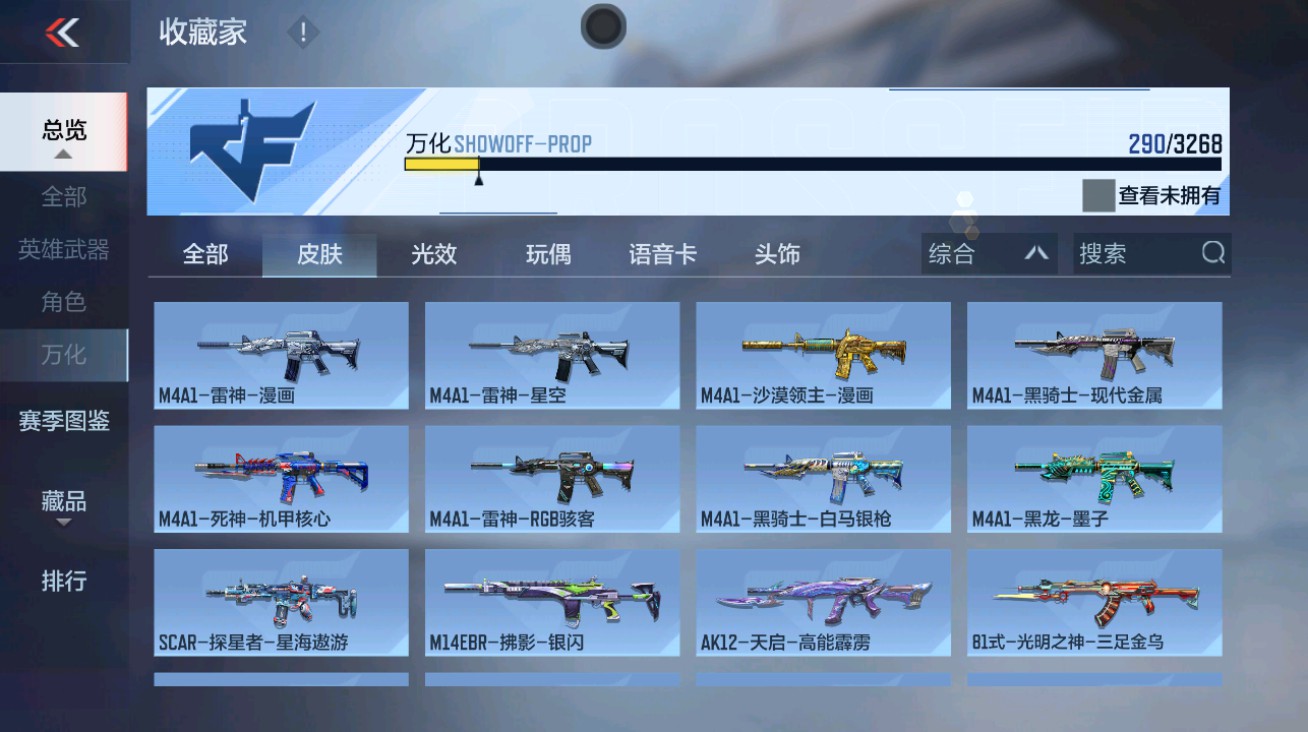This screenshot has height=732, width=1308.
Task: Open the search magnifier icon
Action: [x=1214, y=254]
